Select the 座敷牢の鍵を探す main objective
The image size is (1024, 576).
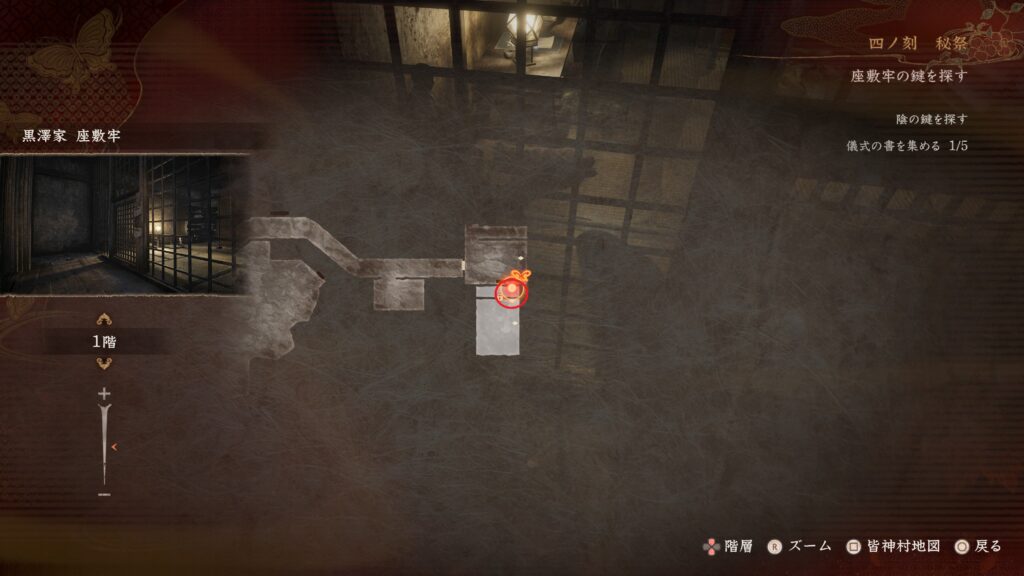(908, 76)
